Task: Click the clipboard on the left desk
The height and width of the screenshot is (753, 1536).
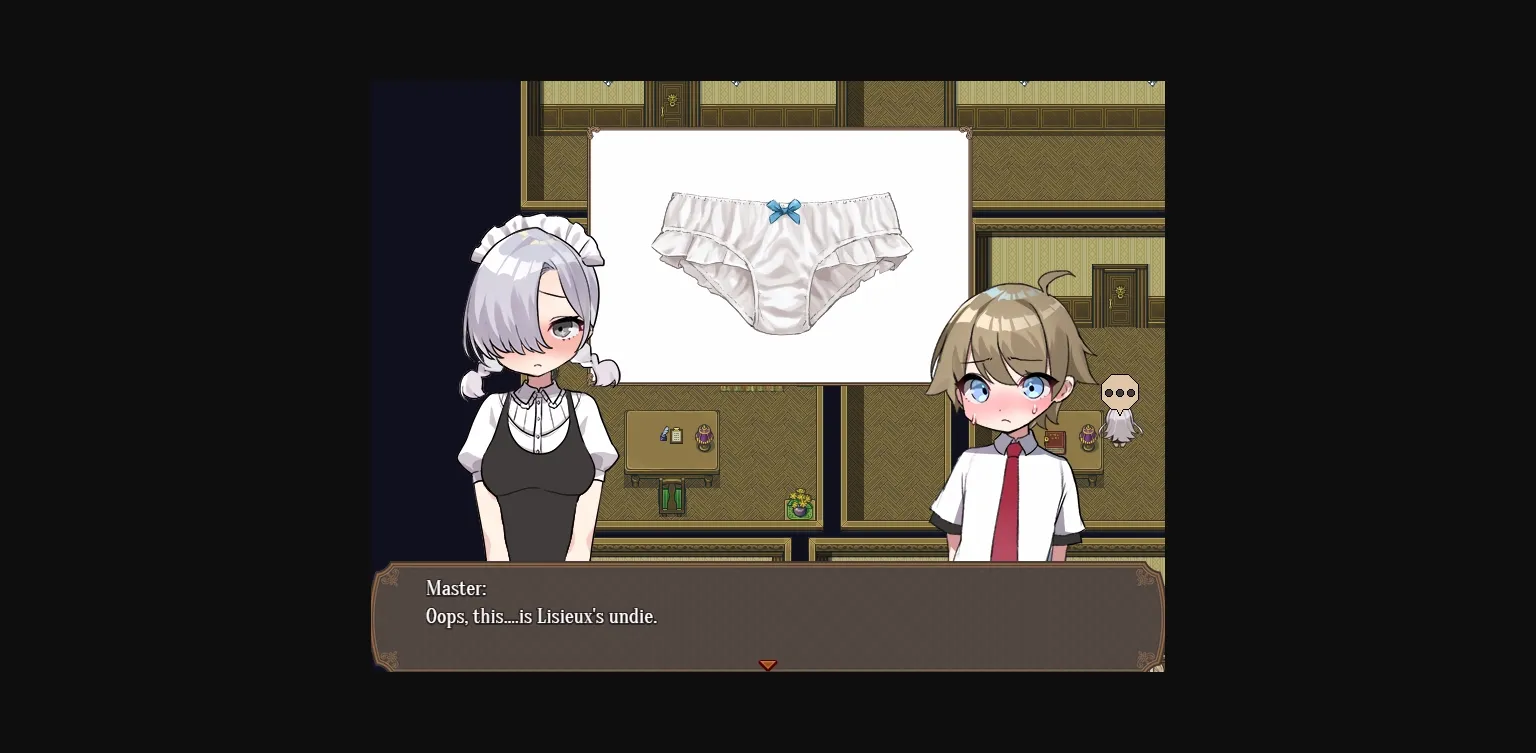Action: click(676, 435)
